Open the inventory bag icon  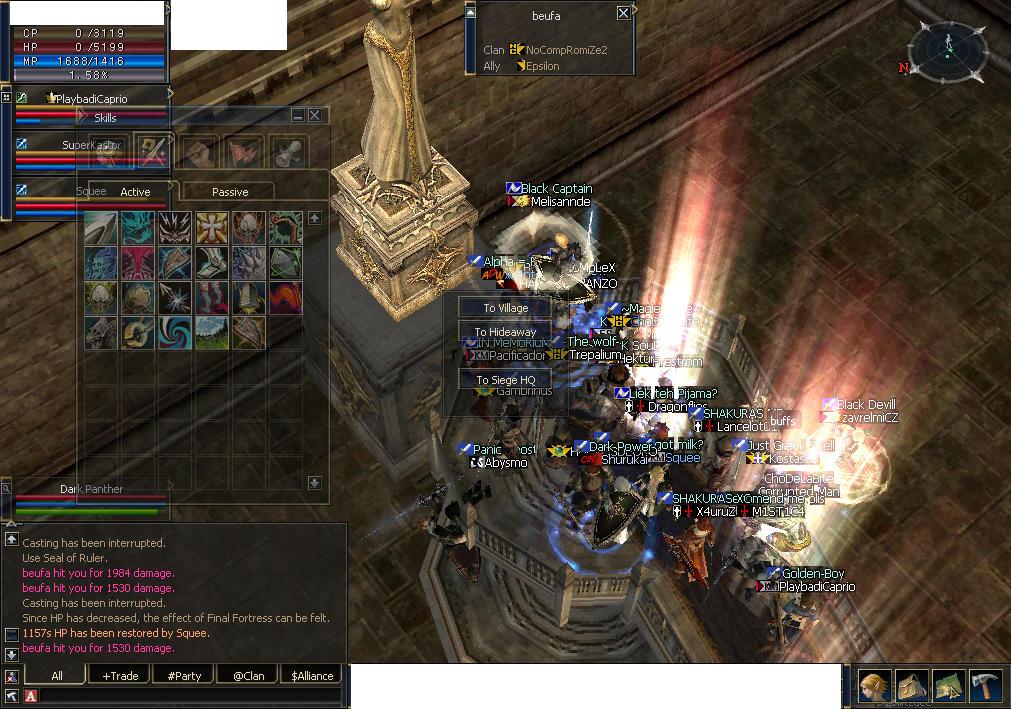coord(911,686)
